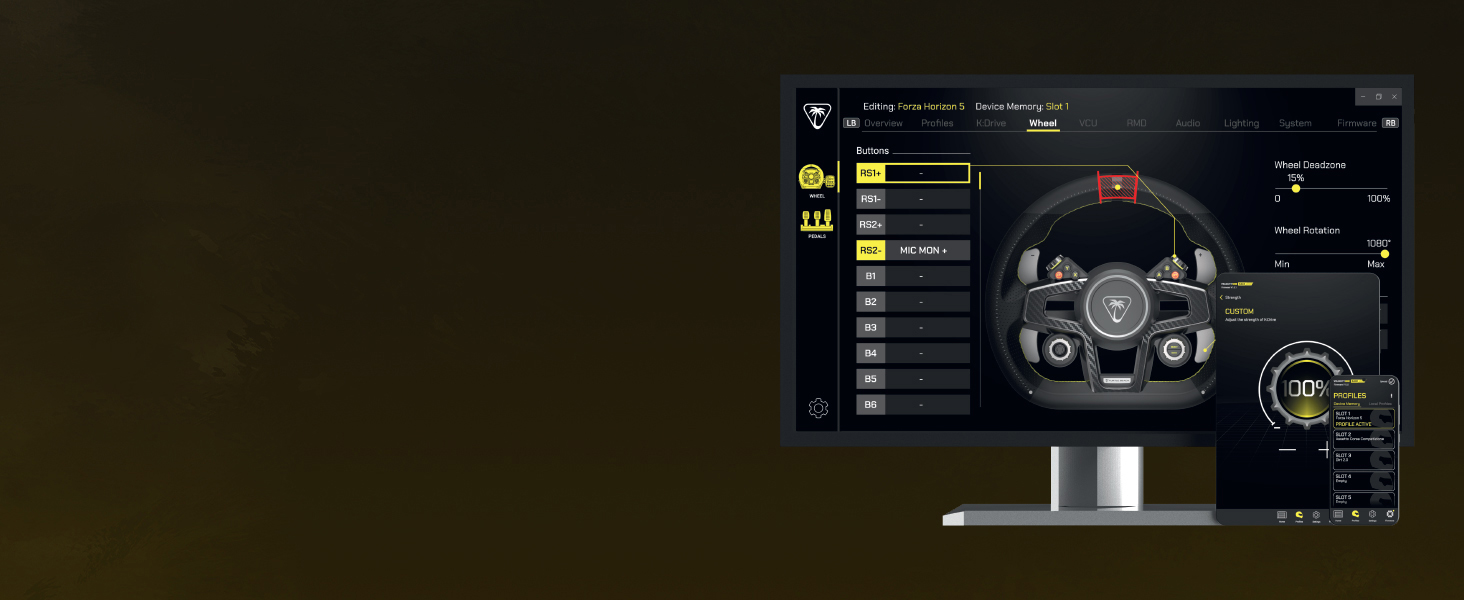The image size is (1464, 600).
Task: Switch to the Audio tab
Action: (x=1188, y=124)
